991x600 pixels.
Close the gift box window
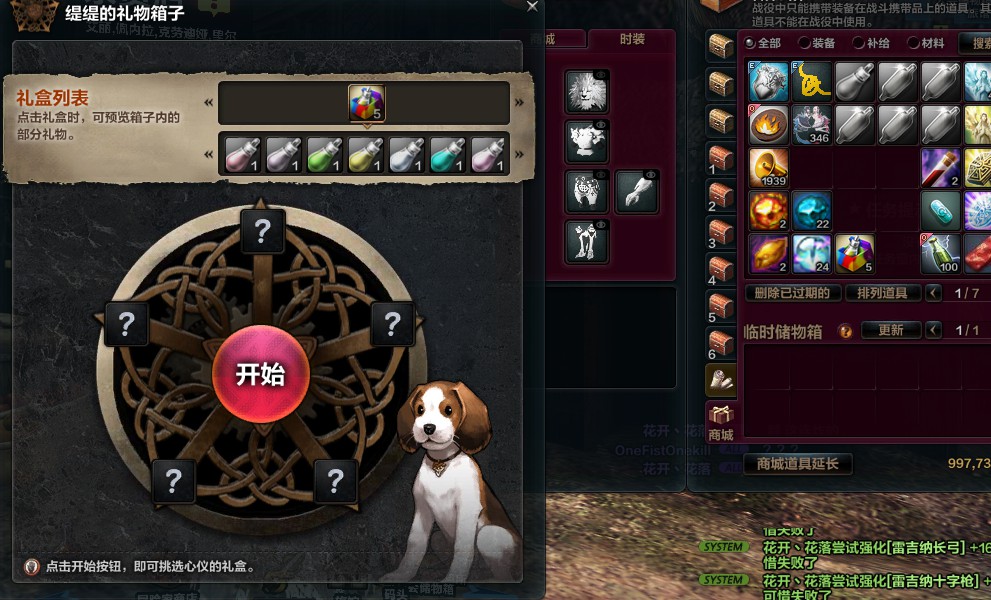point(532,6)
